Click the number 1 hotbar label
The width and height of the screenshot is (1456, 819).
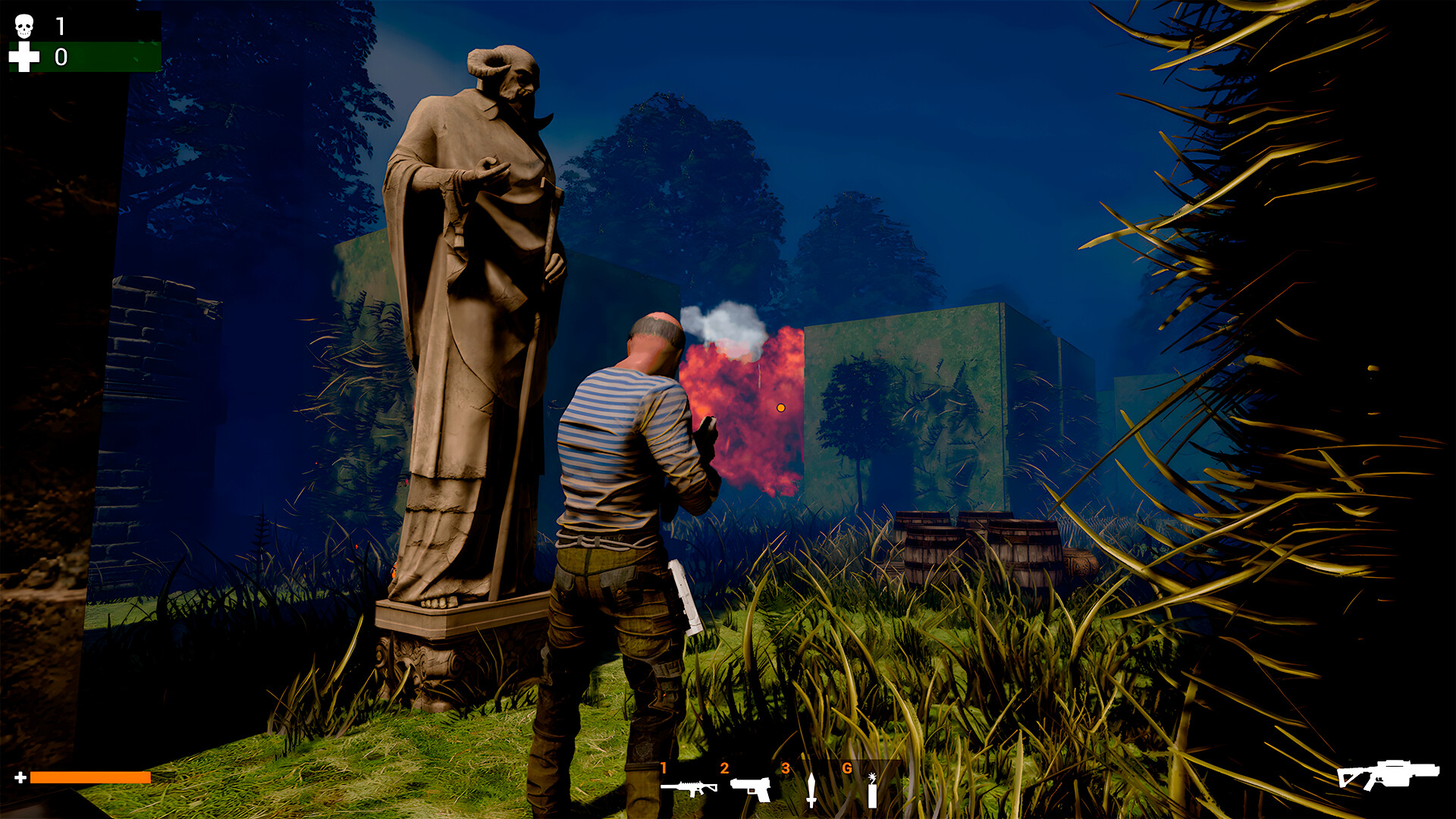click(665, 767)
